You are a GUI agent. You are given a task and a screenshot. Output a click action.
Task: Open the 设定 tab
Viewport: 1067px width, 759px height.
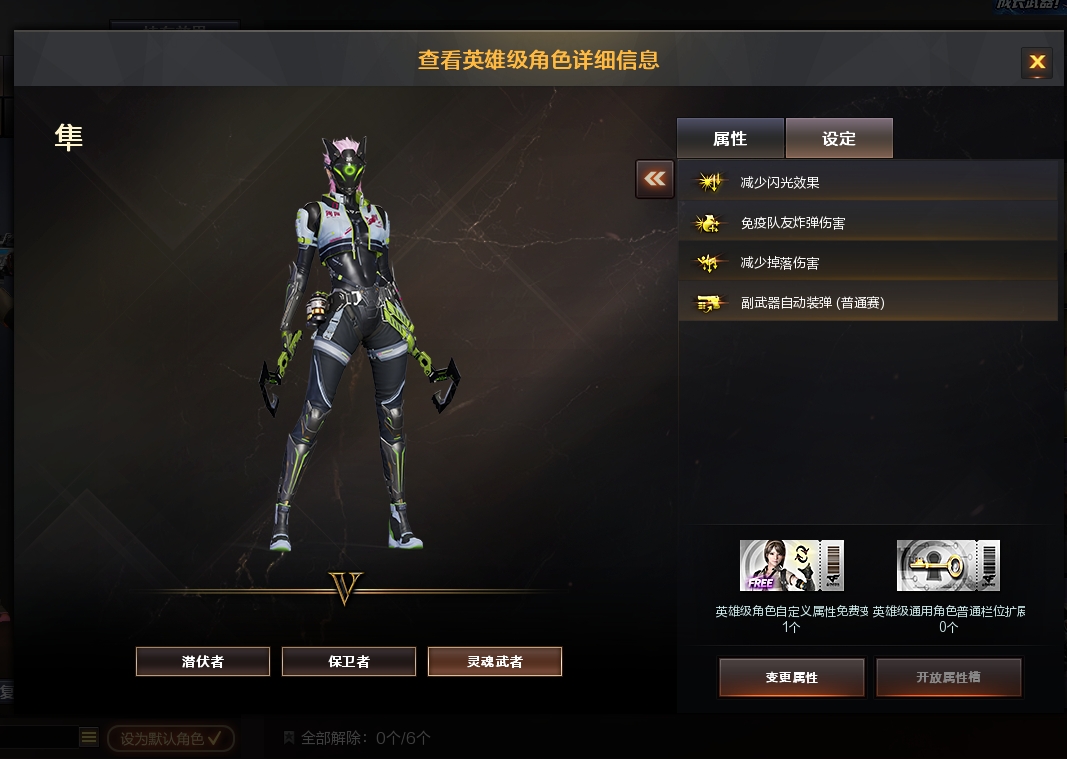click(839, 139)
